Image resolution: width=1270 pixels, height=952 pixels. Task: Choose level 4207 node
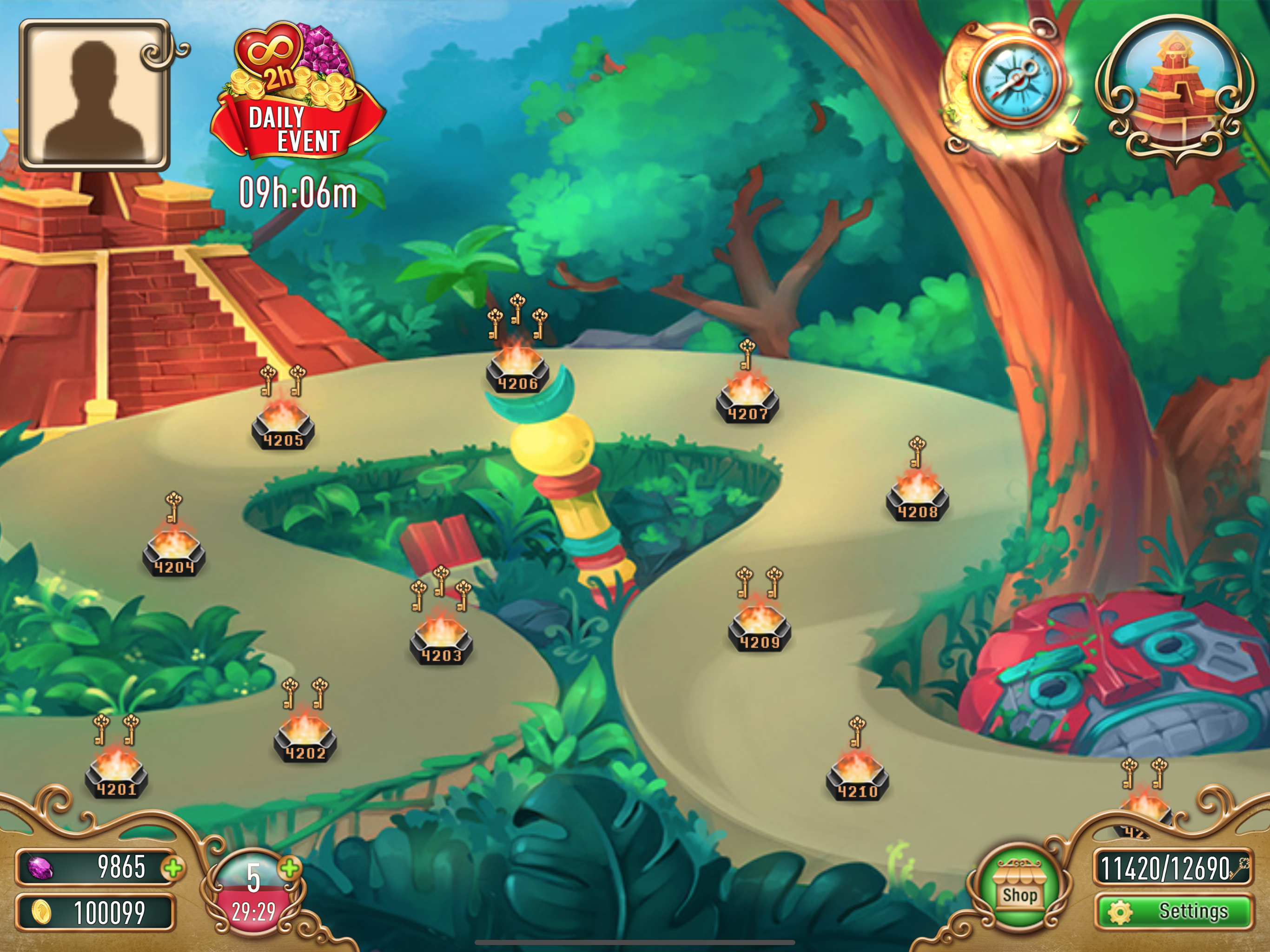[747, 399]
